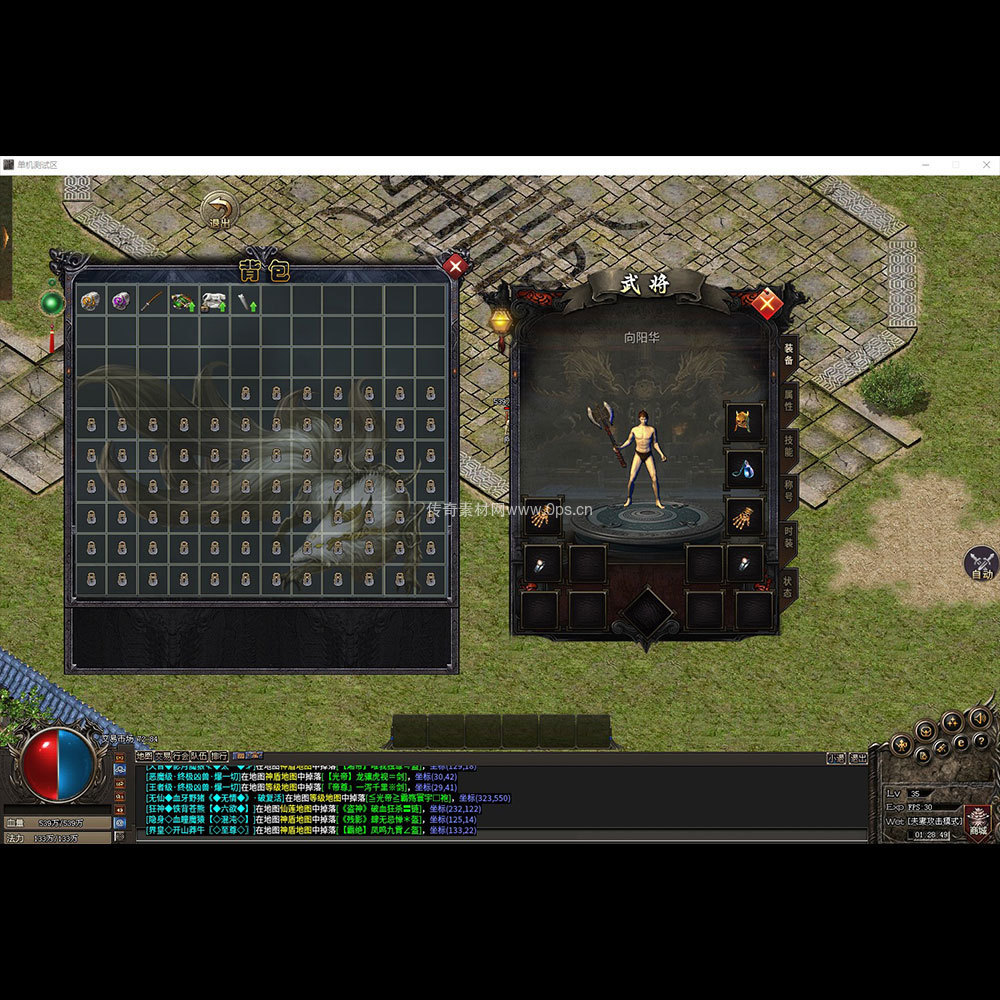Toggle the 自动 auto-battle button
The width and height of the screenshot is (1000, 1000).
click(981, 564)
